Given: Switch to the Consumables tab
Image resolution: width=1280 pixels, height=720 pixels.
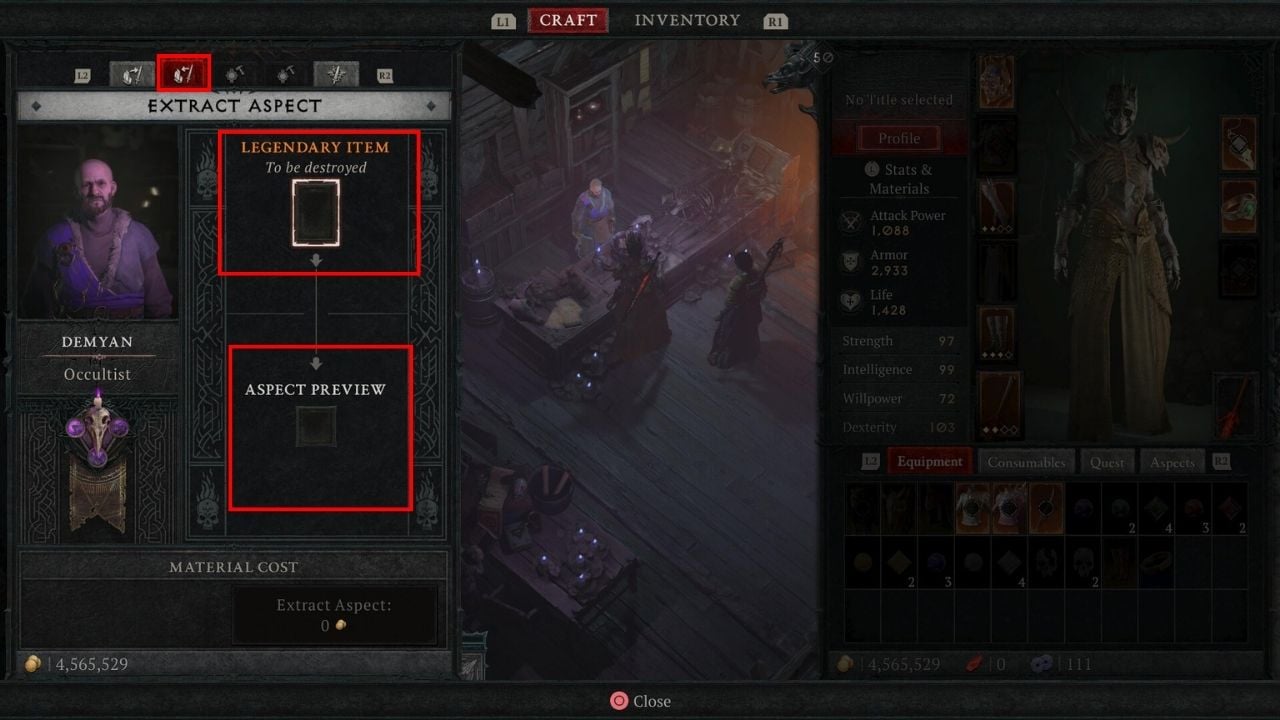Looking at the screenshot, I should [1027, 461].
